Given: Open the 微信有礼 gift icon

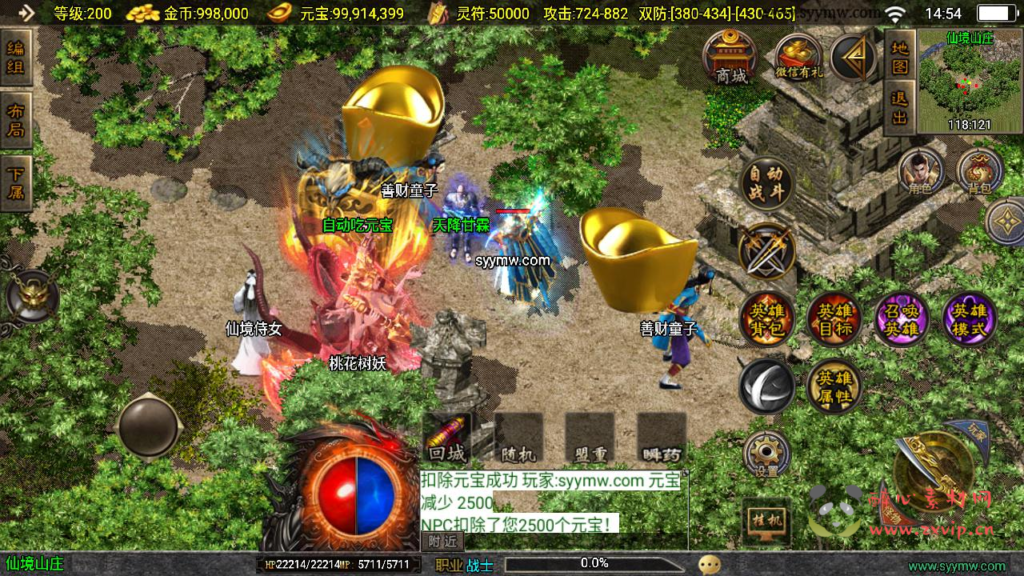Looking at the screenshot, I should coord(797,57).
